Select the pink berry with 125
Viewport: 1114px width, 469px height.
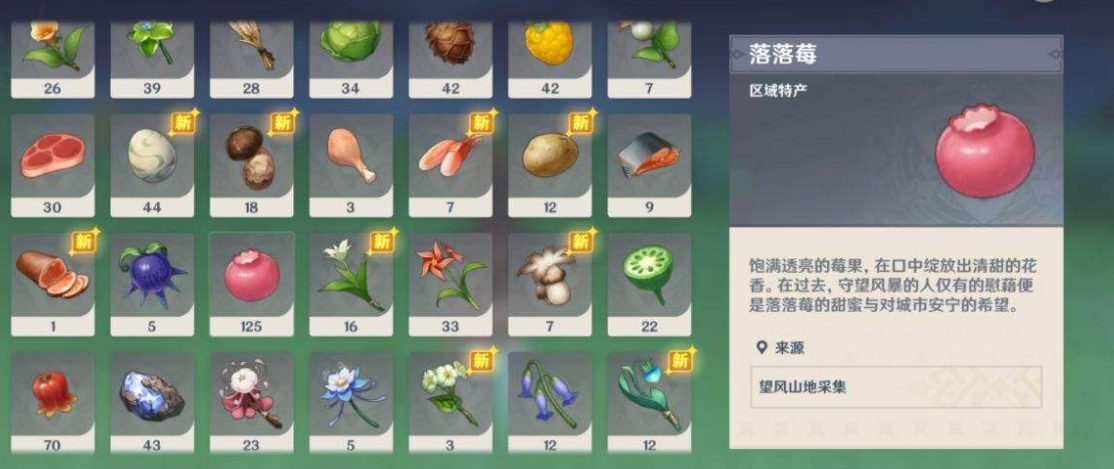coord(251,276)
